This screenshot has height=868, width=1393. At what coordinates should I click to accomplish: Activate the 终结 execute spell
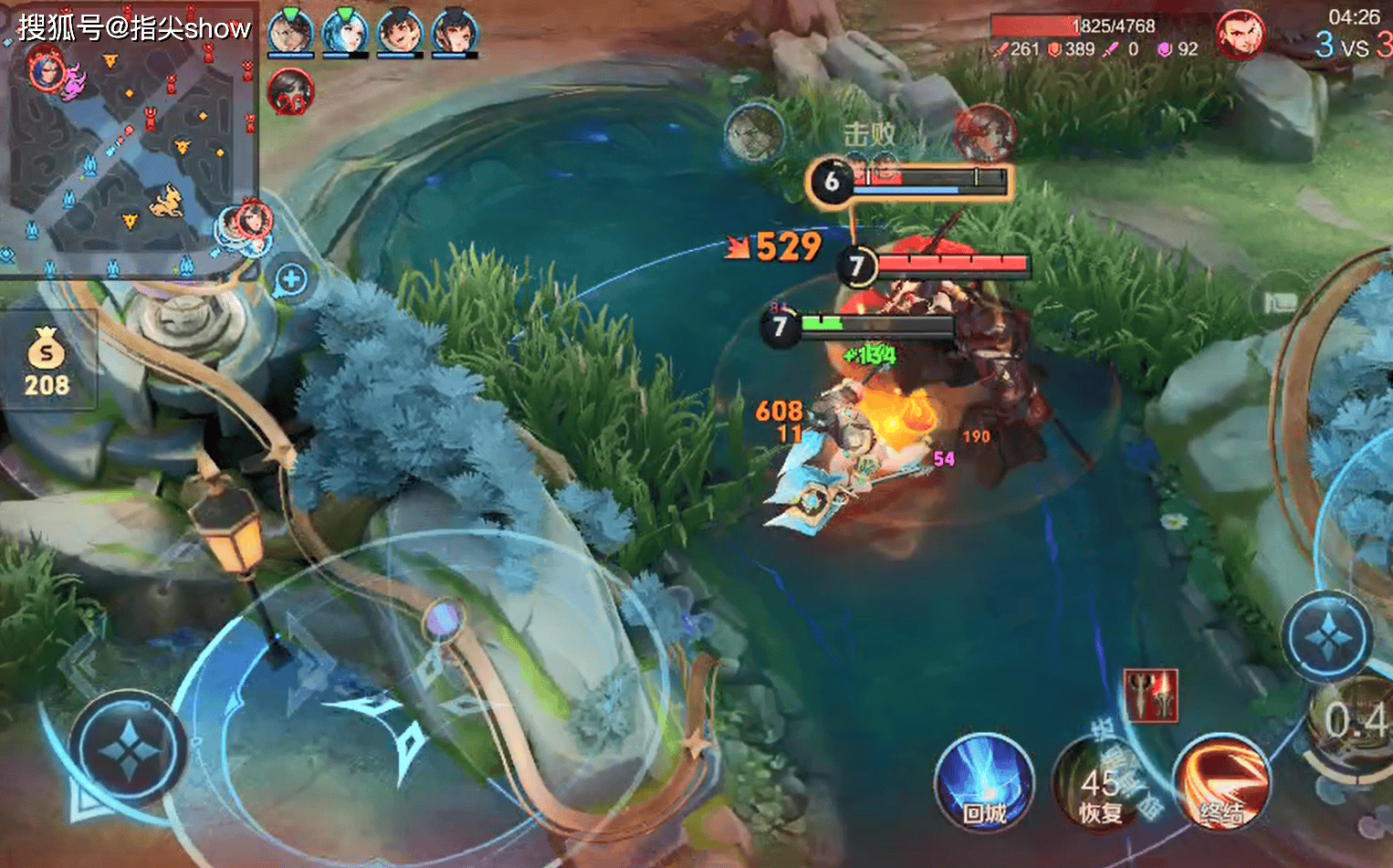[x=1220, y=784]
